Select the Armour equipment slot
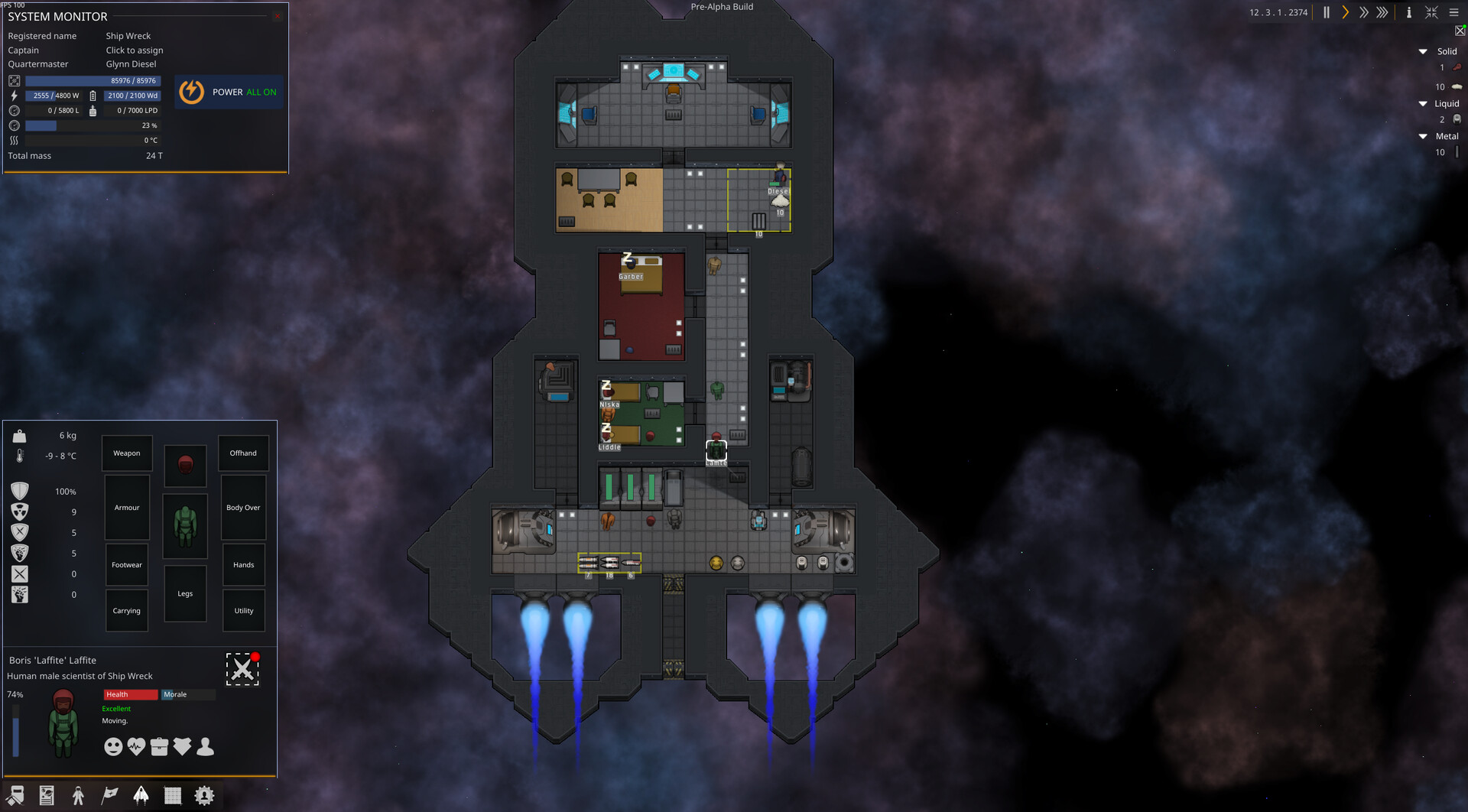 coord(126,507)
